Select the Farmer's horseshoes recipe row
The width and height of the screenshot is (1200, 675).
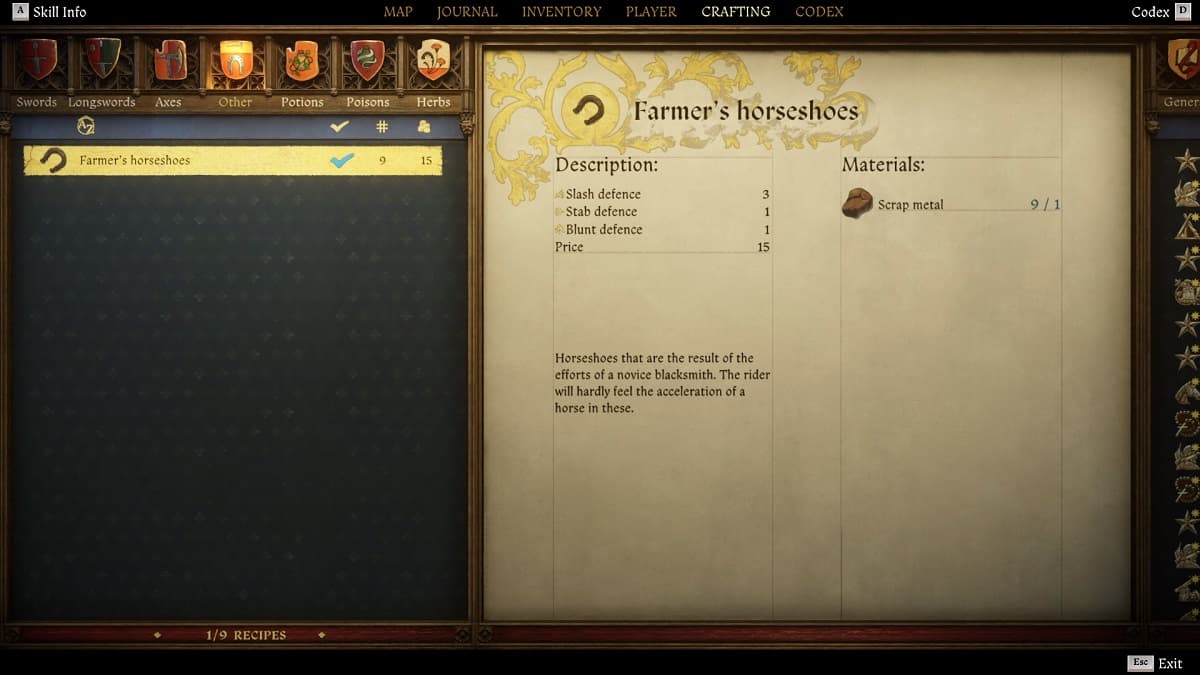point(232,160)
